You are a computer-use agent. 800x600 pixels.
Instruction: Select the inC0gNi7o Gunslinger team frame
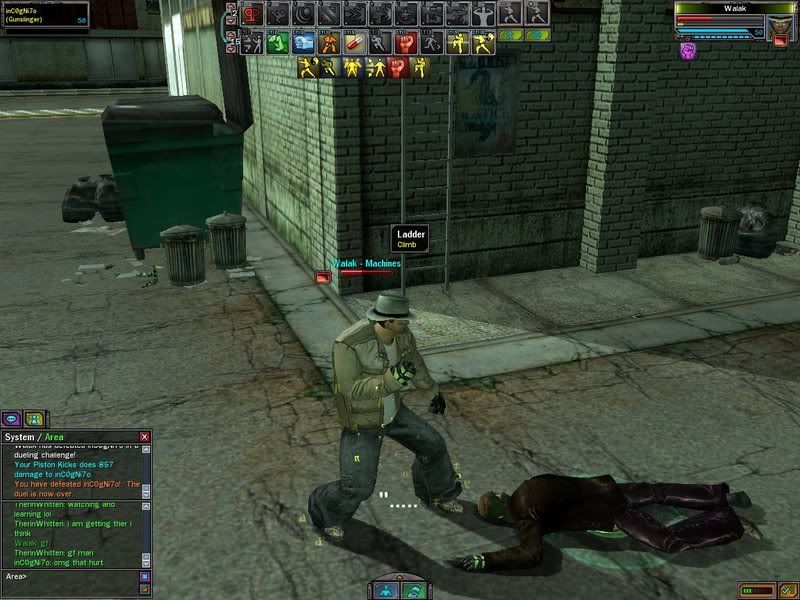45,14
